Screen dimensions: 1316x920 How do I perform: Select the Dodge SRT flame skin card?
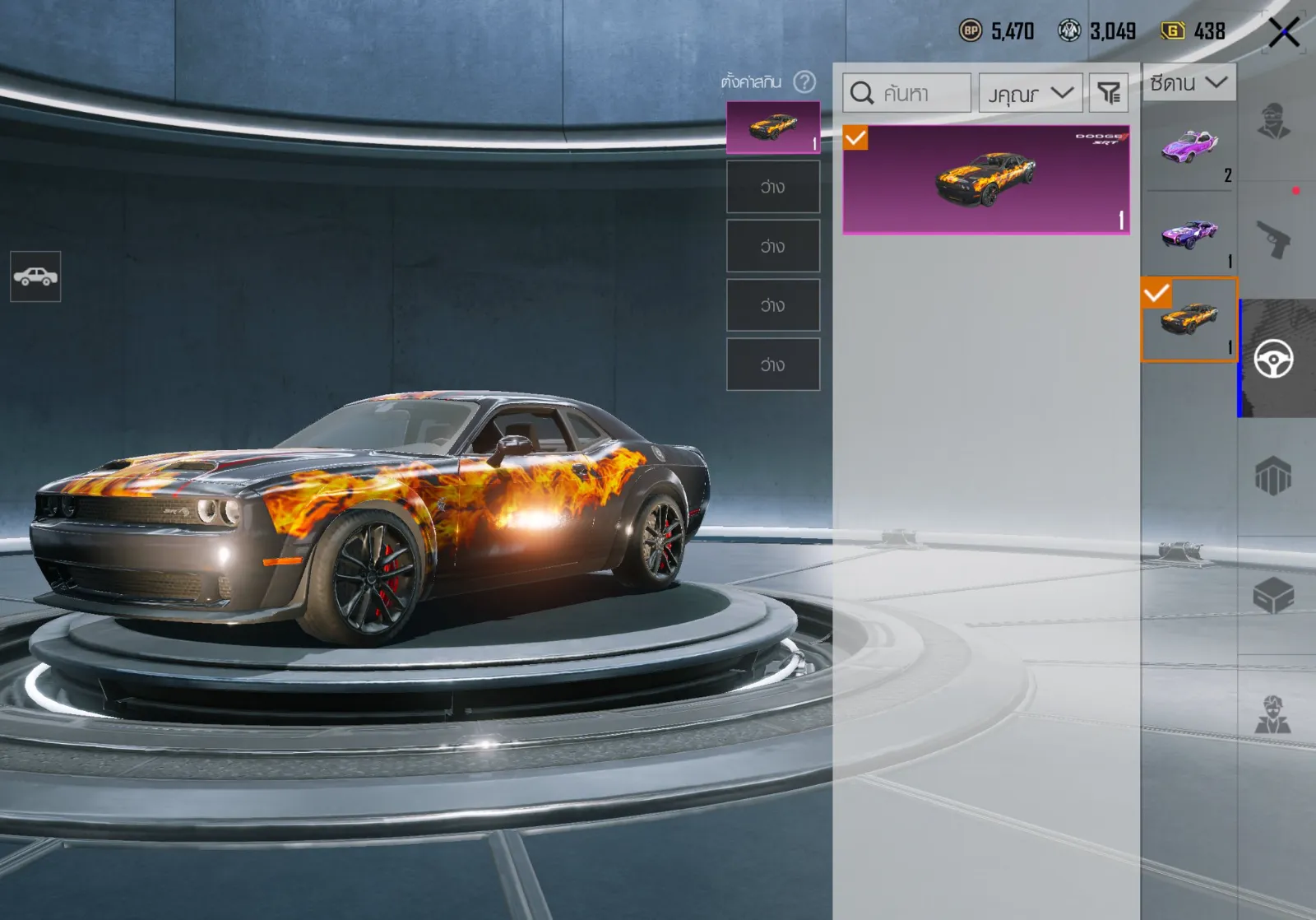pos(985,179)
